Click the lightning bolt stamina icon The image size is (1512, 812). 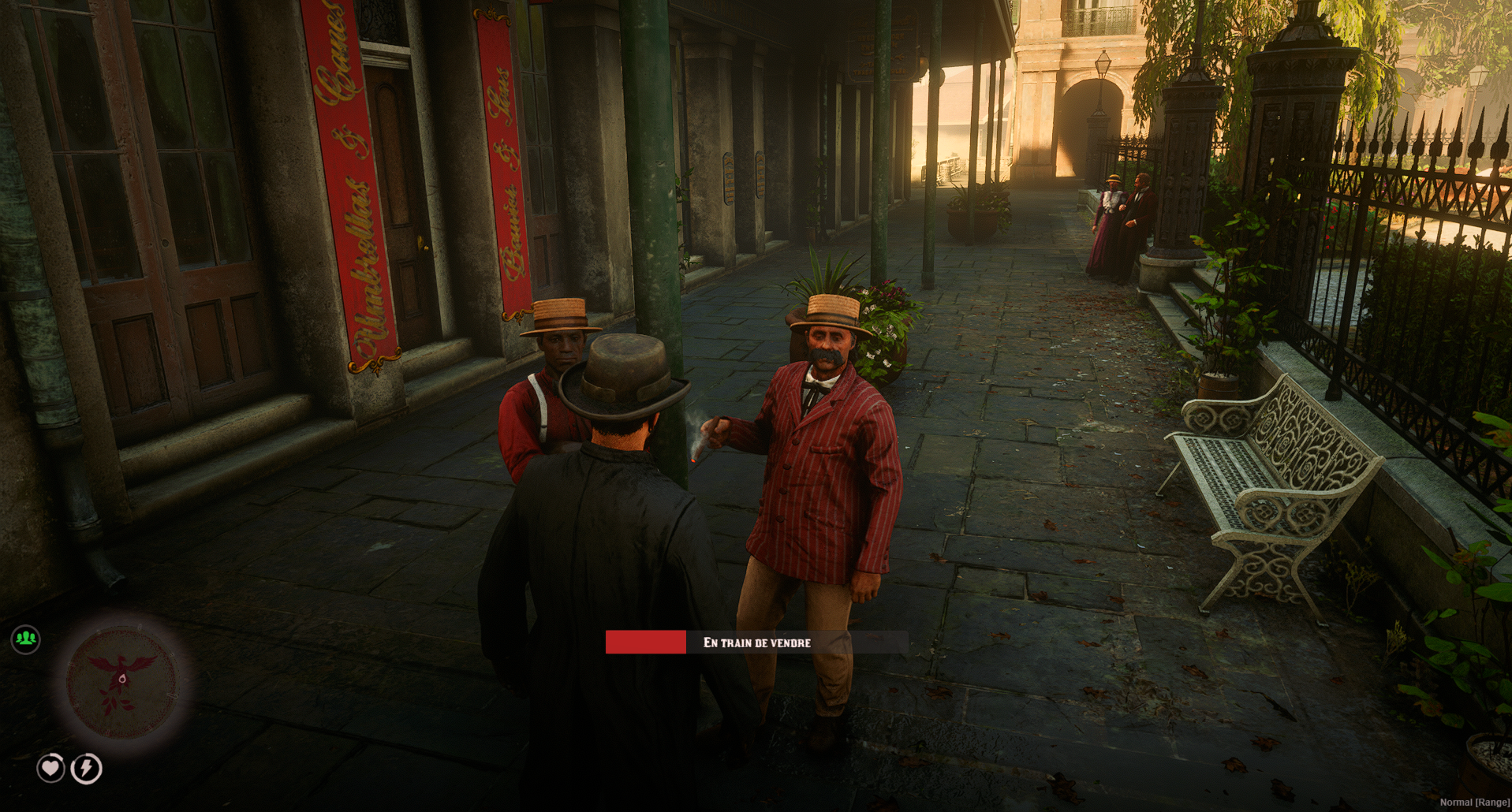coord(87,768)
